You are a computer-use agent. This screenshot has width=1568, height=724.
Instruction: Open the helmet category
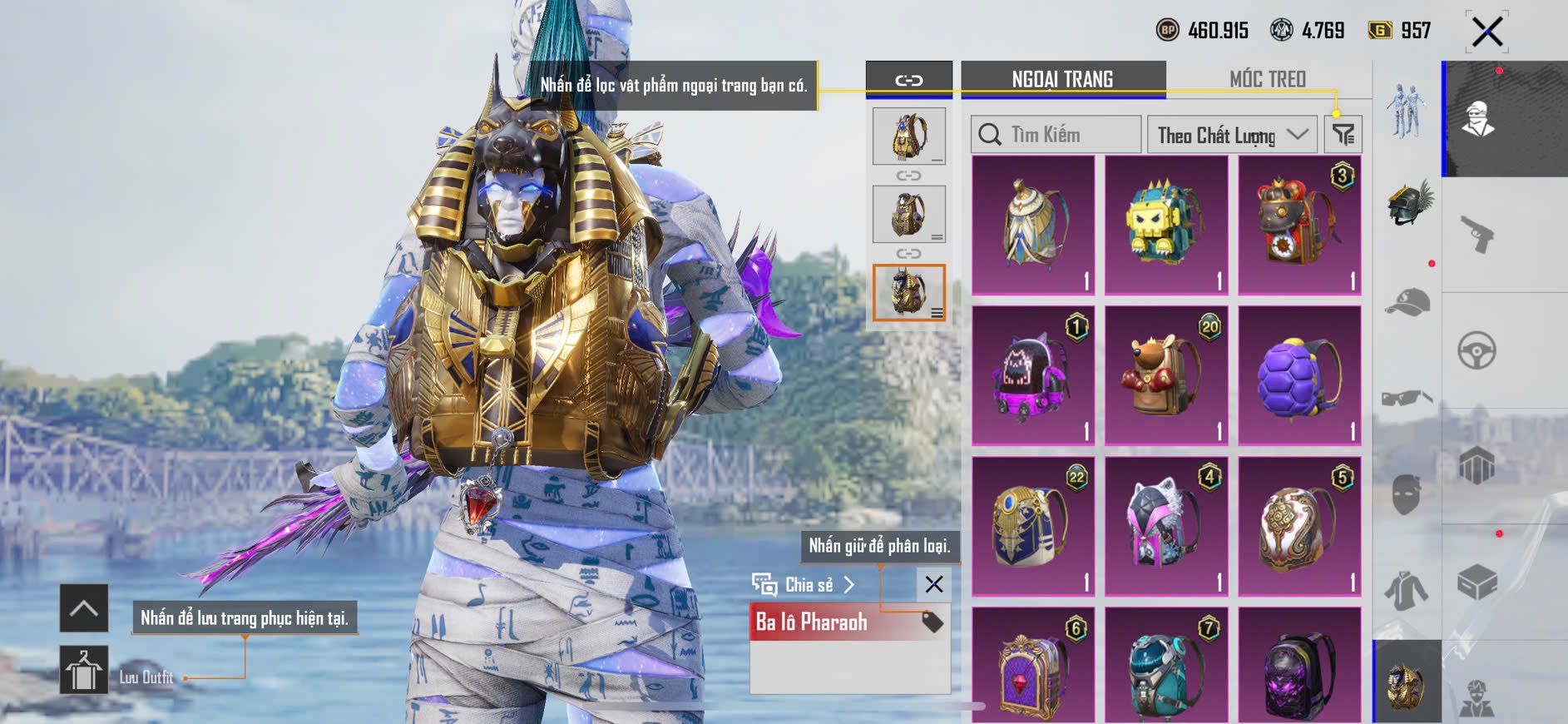pos(1407,204)
